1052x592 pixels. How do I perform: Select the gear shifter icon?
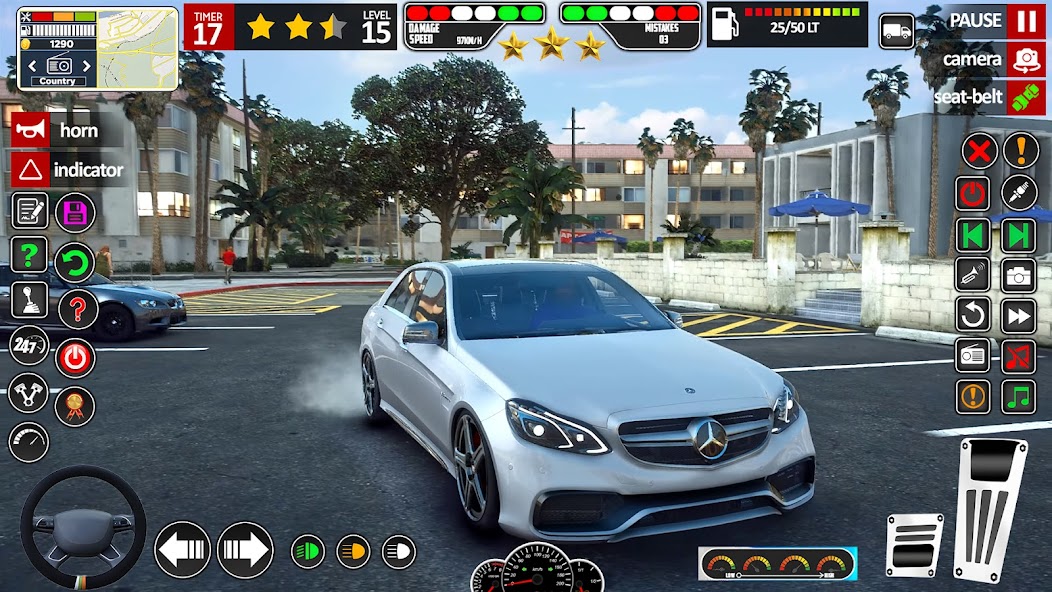point(29,299)
